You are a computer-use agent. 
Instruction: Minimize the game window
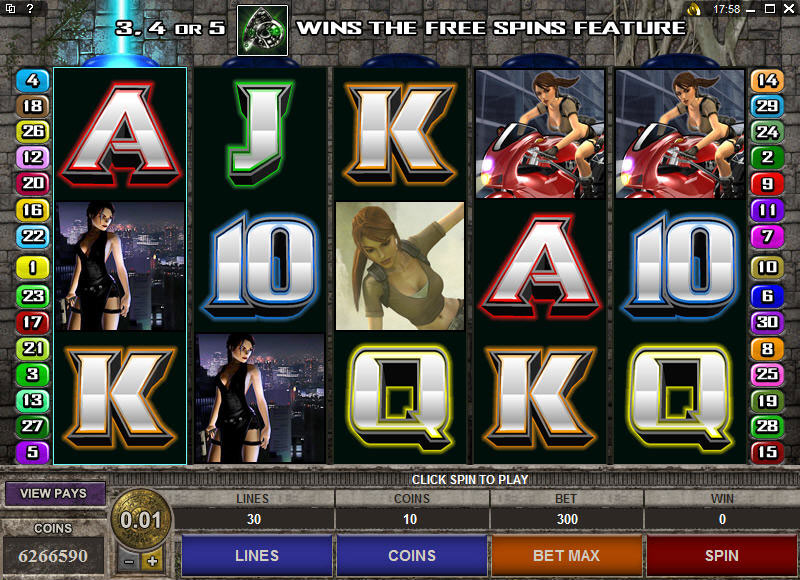pos(752,9)
